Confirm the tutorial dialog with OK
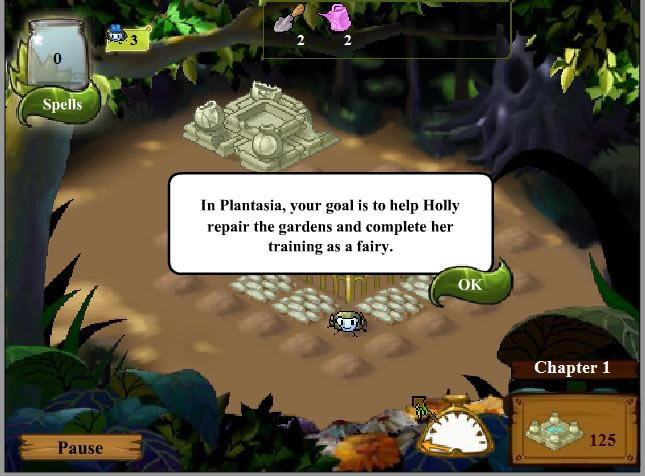 [469, 285]
